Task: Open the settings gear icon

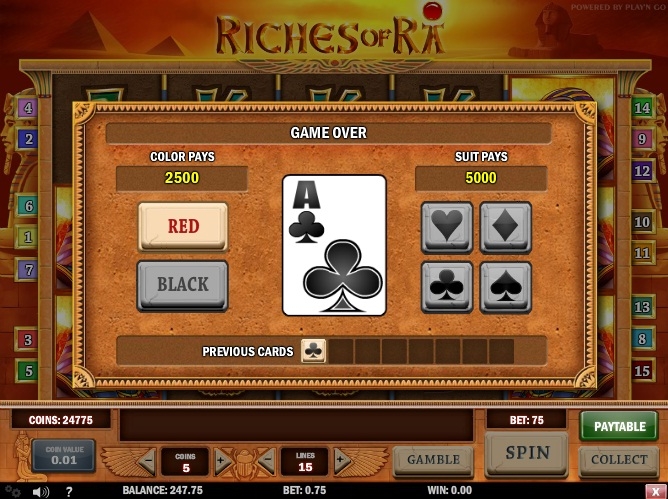Action: (12, 491)
